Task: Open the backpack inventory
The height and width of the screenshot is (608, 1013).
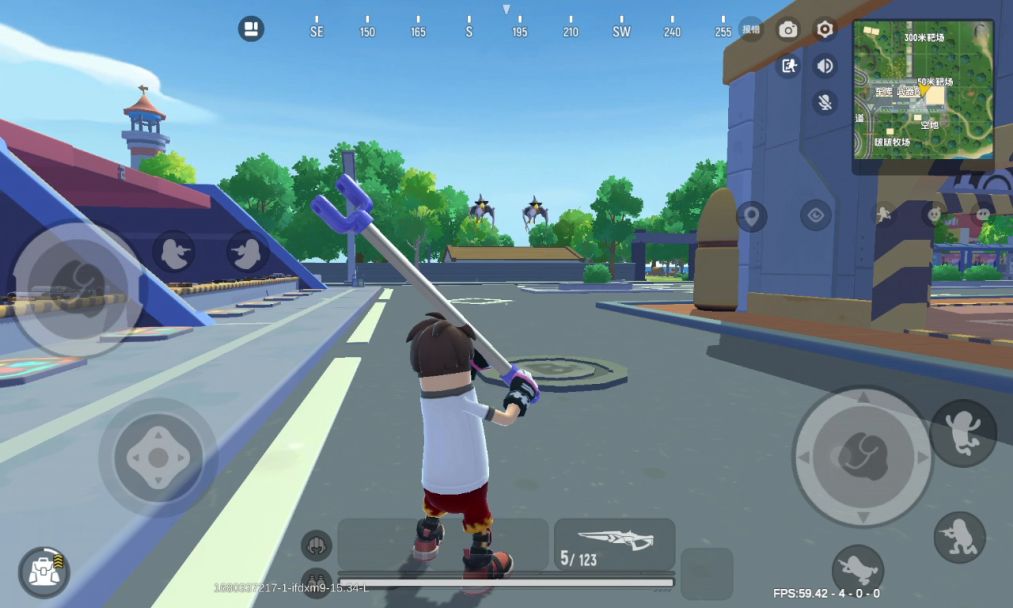Action: click(x=44, y=571)
